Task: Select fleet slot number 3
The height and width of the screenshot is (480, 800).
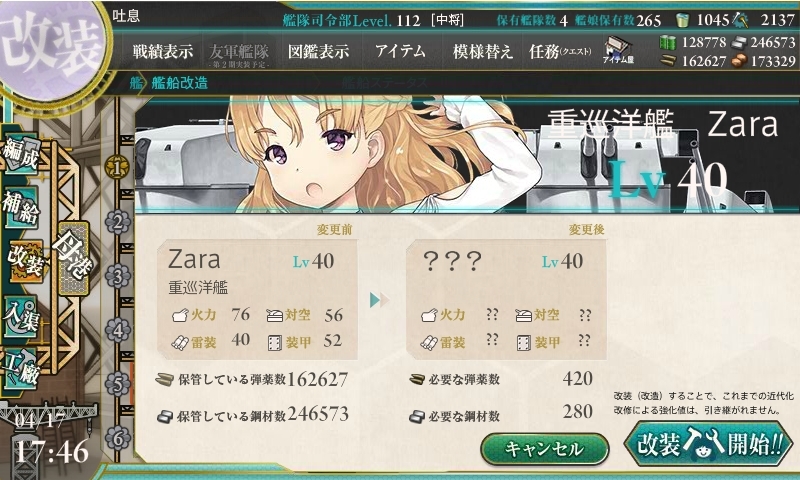Action: [x=118, y=275]
